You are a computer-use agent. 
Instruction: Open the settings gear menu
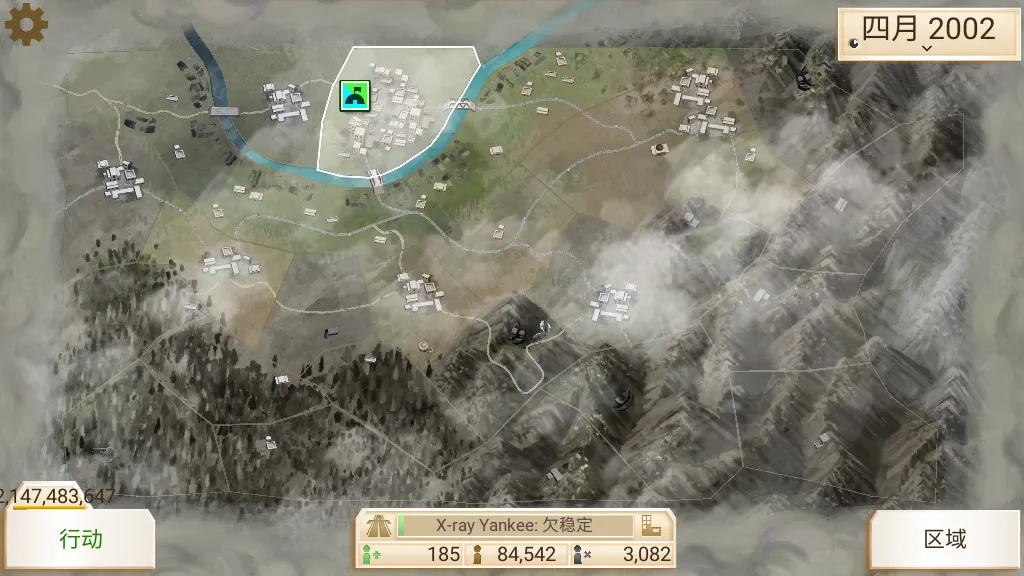click(x=26, y=24)
